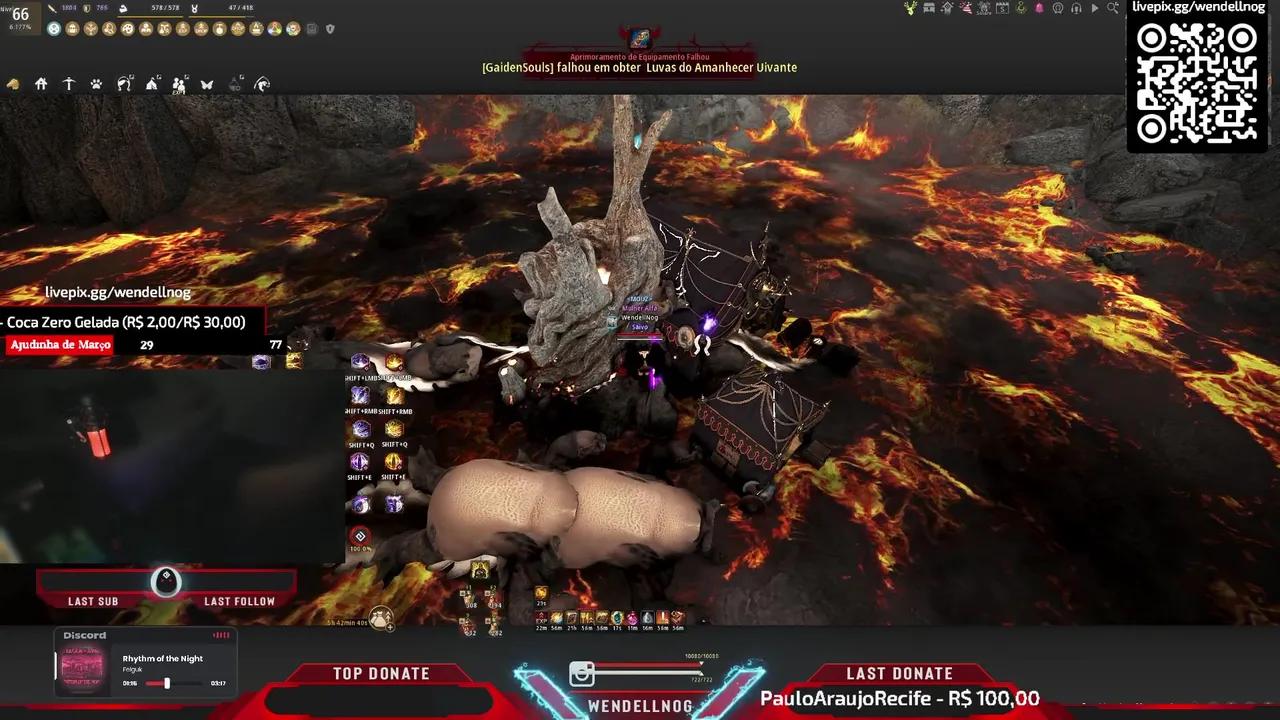Screen dimensions: 1280x720
Task: Select the pickaxe worker icon
Action: pyautogui.click(x=69, y=85)
